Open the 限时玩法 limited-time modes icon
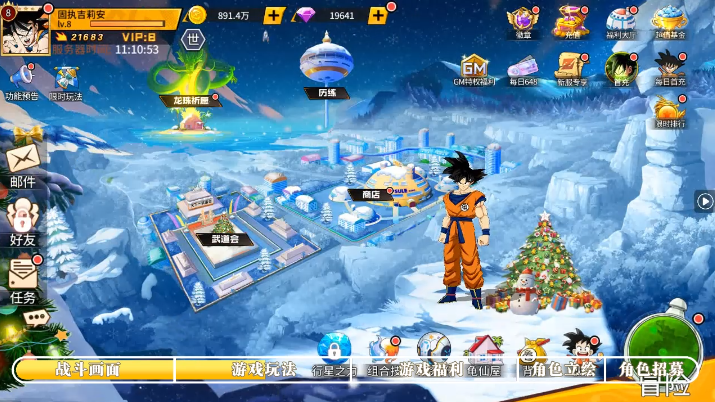 pyautogui.click(x=67, y=80)
